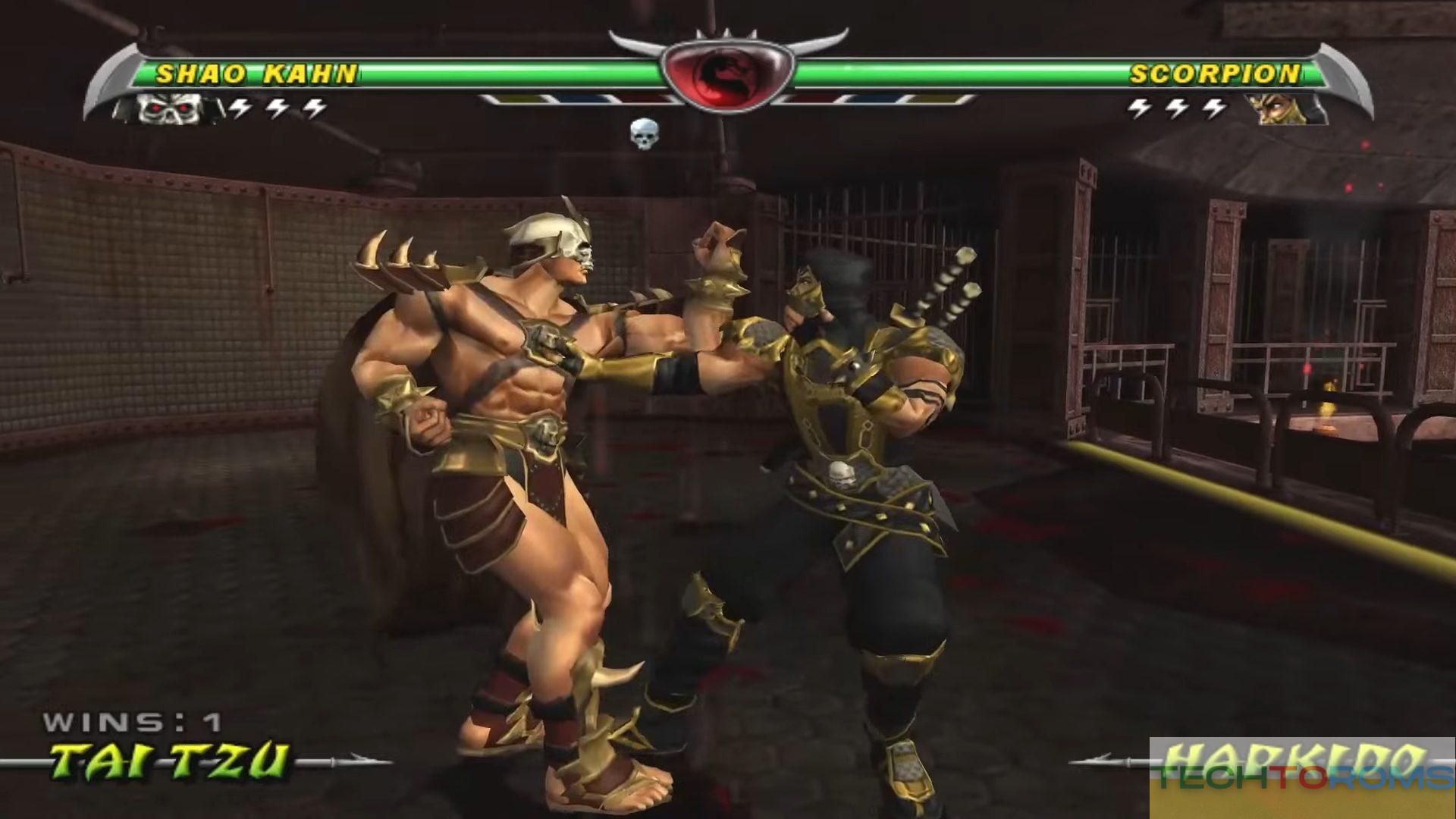This screenshot has height=819, width=1456.
Task: Select the red dragon logo medallion
Action: [726, 74]
